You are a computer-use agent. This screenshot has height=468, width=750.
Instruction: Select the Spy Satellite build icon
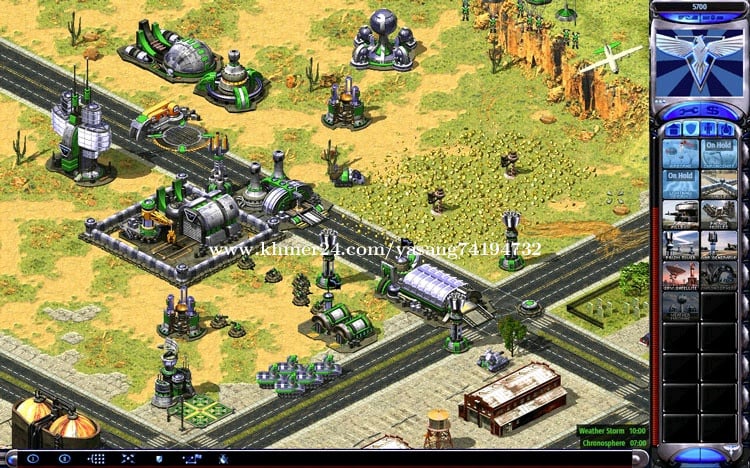[x=680, y=276]
